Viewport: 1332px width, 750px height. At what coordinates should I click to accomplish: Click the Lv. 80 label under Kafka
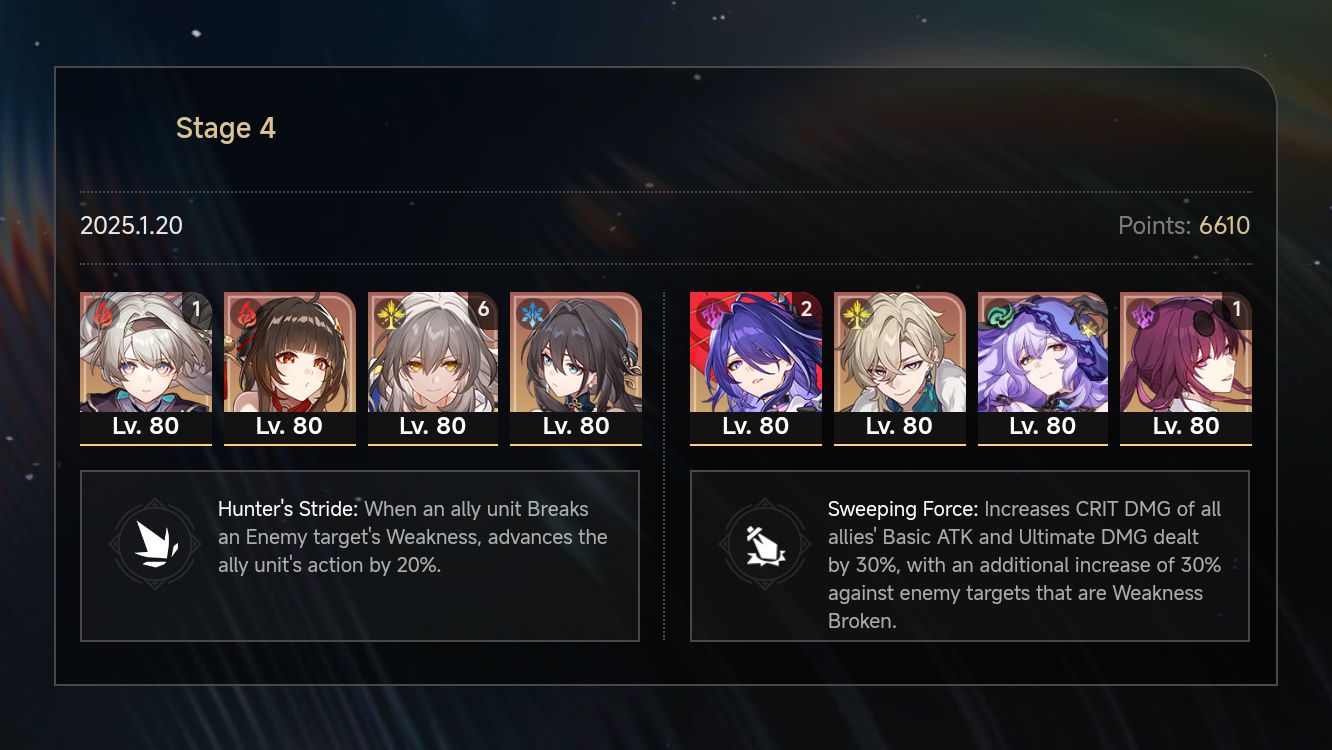(x=1186, y=426)
